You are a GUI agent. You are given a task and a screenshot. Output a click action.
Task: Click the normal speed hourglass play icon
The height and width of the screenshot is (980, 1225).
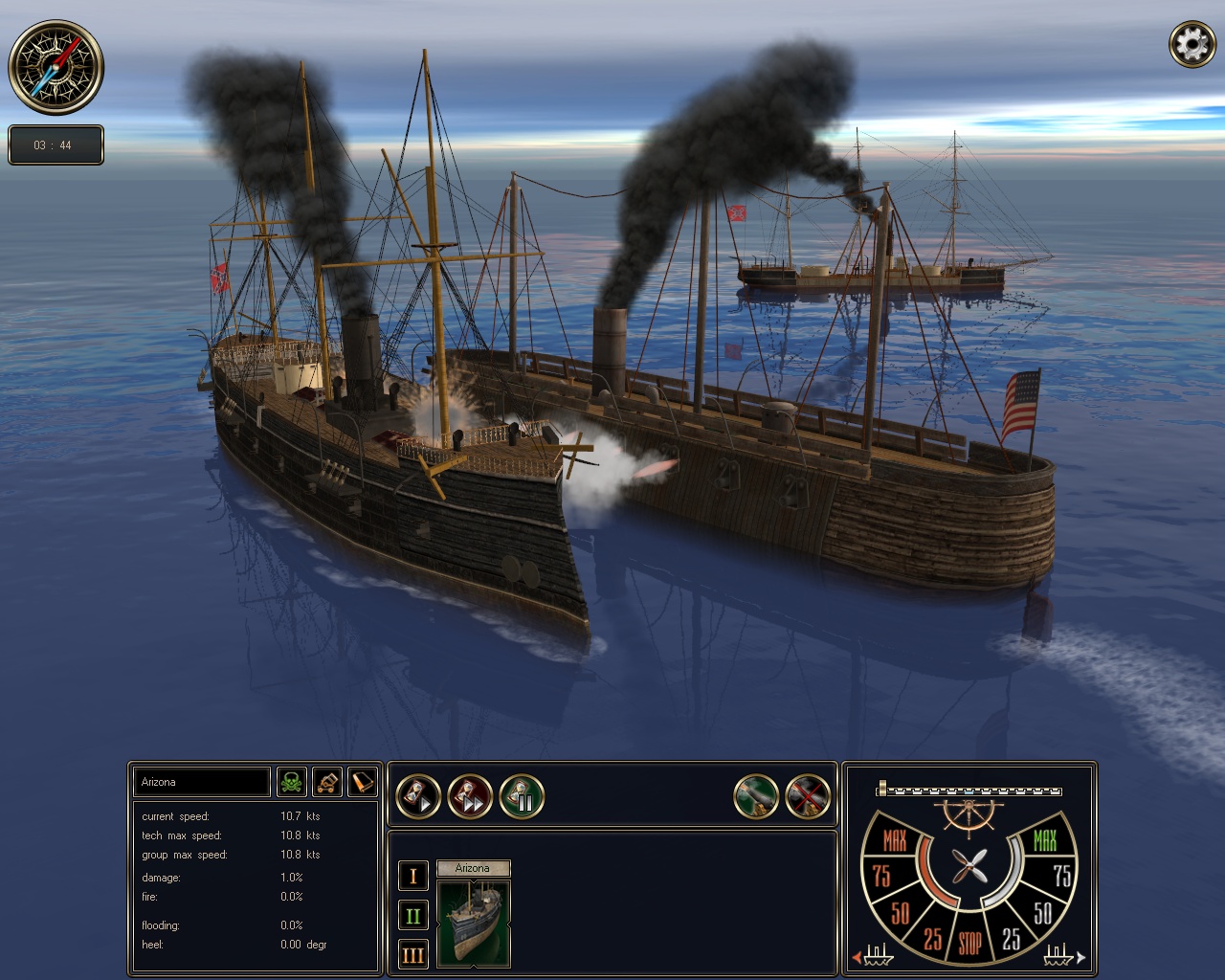click(418, 795)
